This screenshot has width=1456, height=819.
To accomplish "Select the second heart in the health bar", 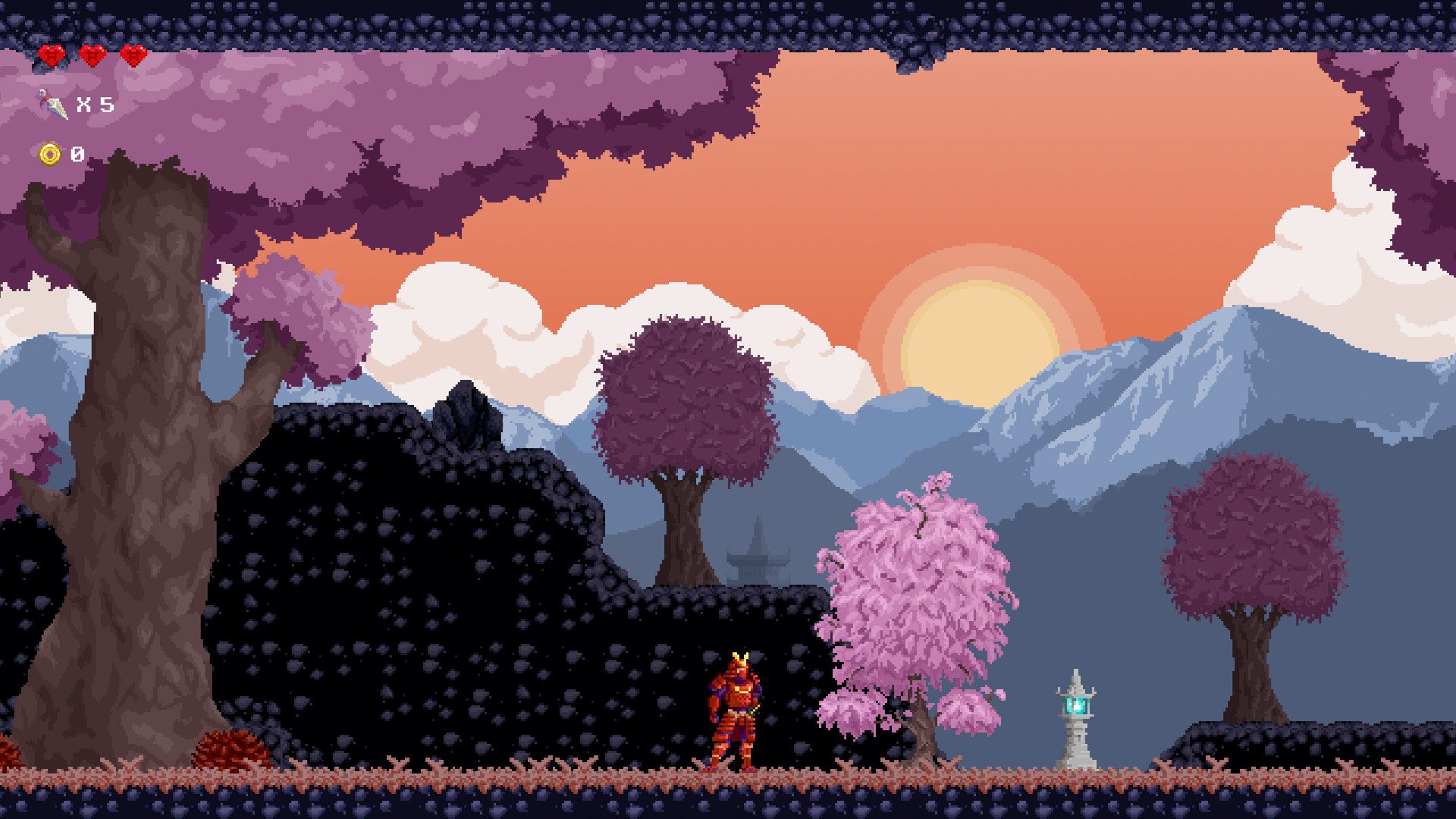I will 92,55.
